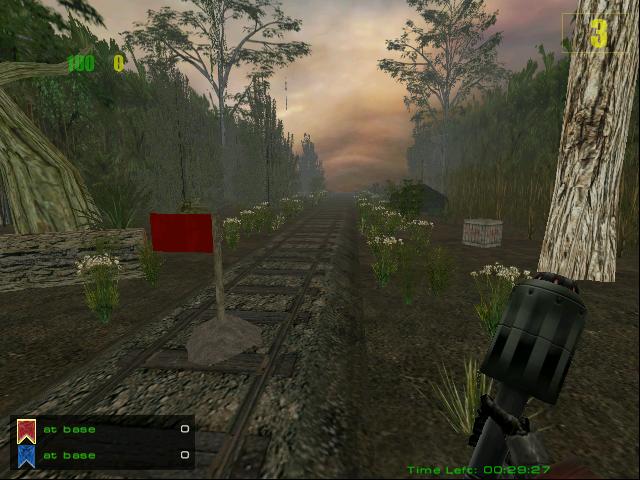Viewport: 640px width, 480px height.
Task: Click the red team flag status icon
Action: click(27, 430)
